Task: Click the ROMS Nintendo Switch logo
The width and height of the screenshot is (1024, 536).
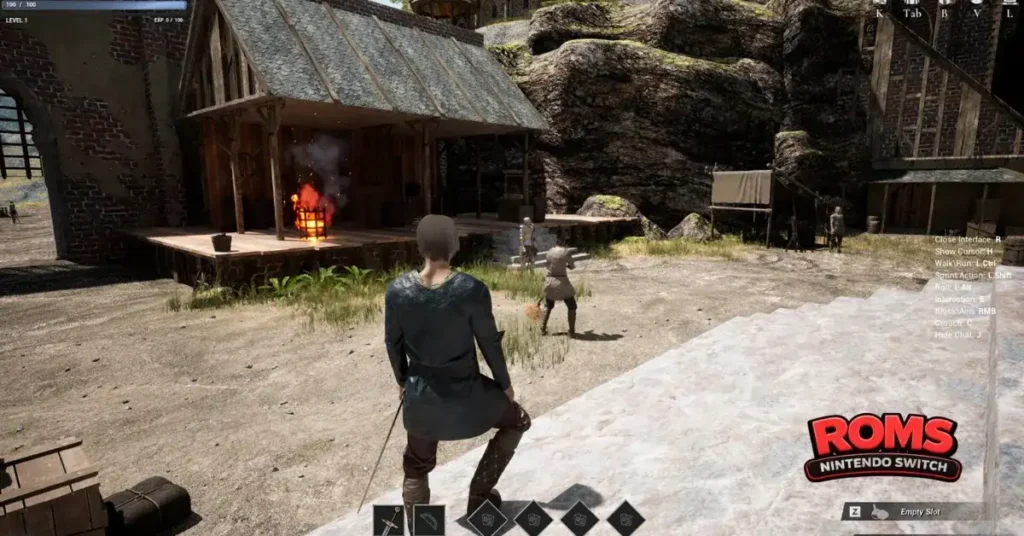Action: click(x=883, y=446)
